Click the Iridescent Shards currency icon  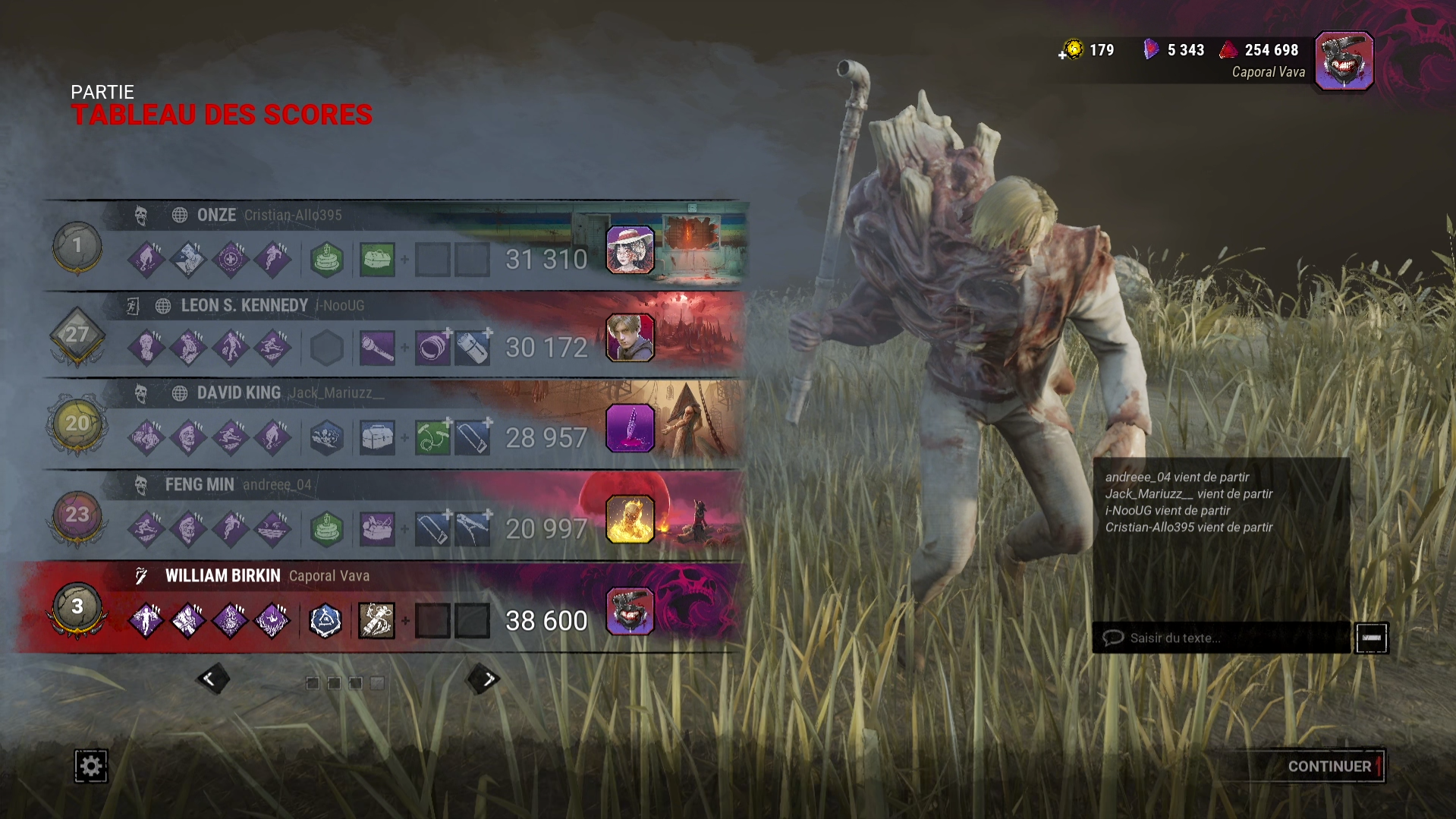1151,50
